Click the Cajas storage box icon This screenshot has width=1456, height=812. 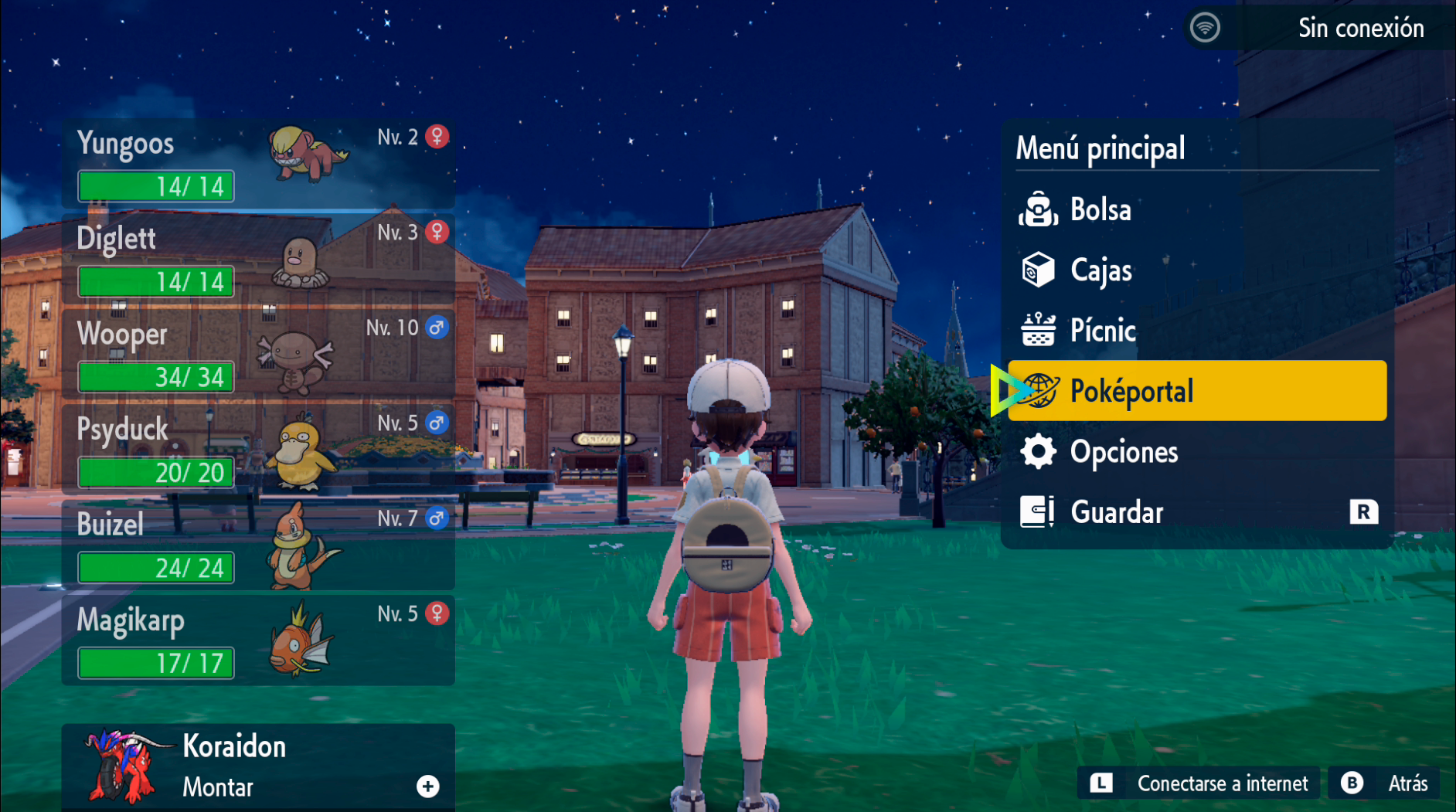point(1039,270)
